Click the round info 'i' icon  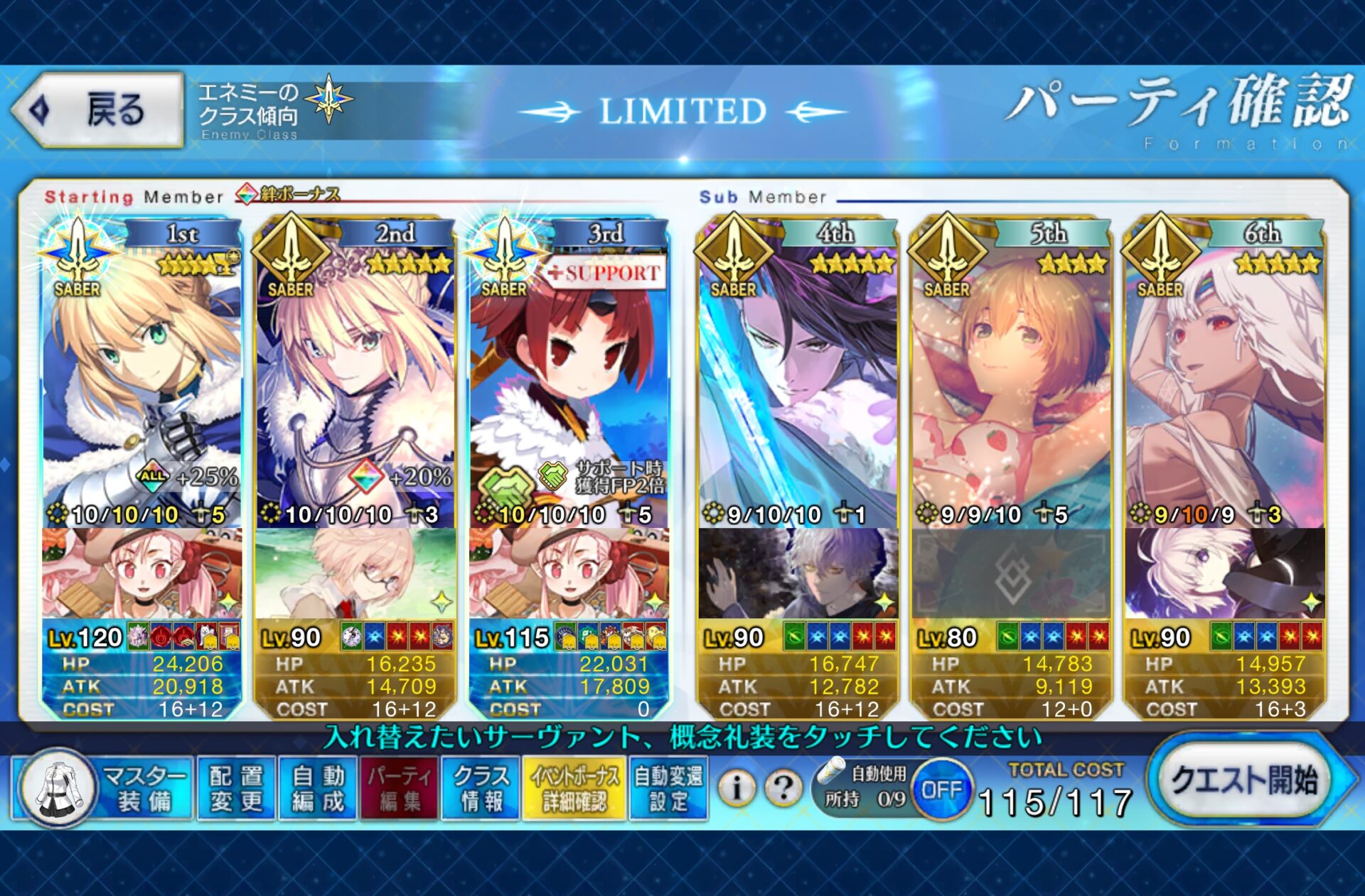click(x=737, y=787)
